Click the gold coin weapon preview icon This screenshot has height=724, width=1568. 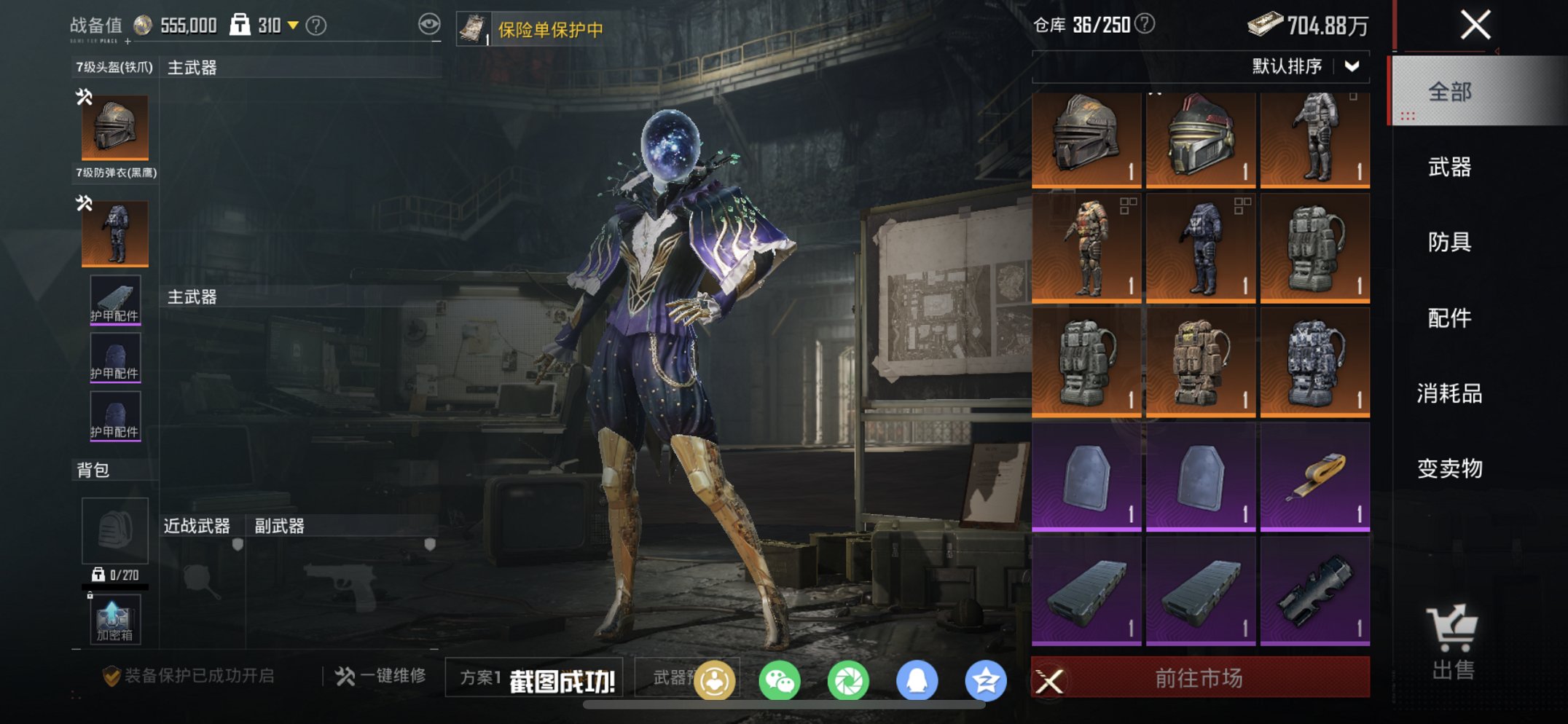click(715, 678)
